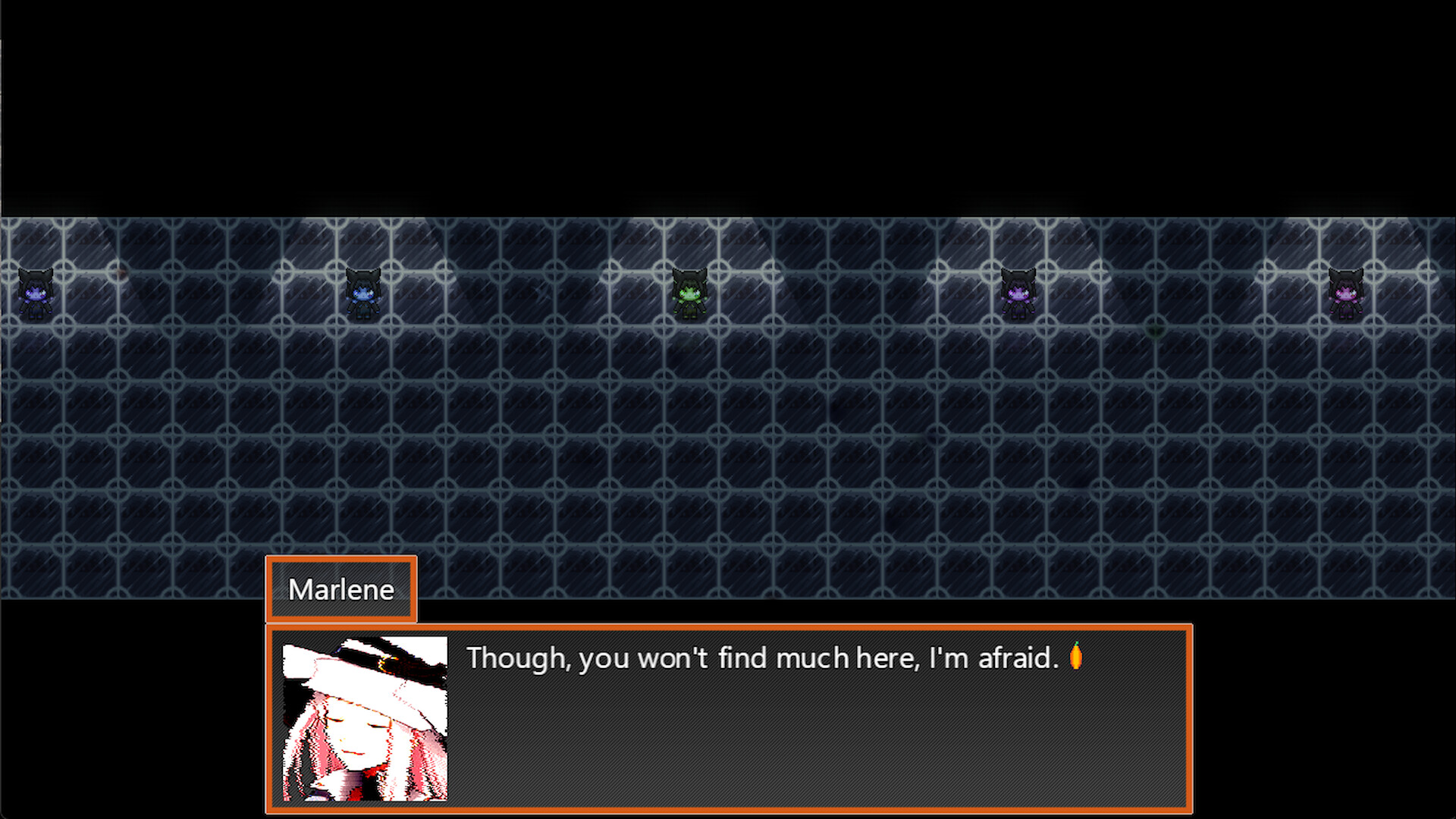Select the lavender cat-girl sprite right of center
This screenshot has height=819, width=1456.
(1018, 292)
